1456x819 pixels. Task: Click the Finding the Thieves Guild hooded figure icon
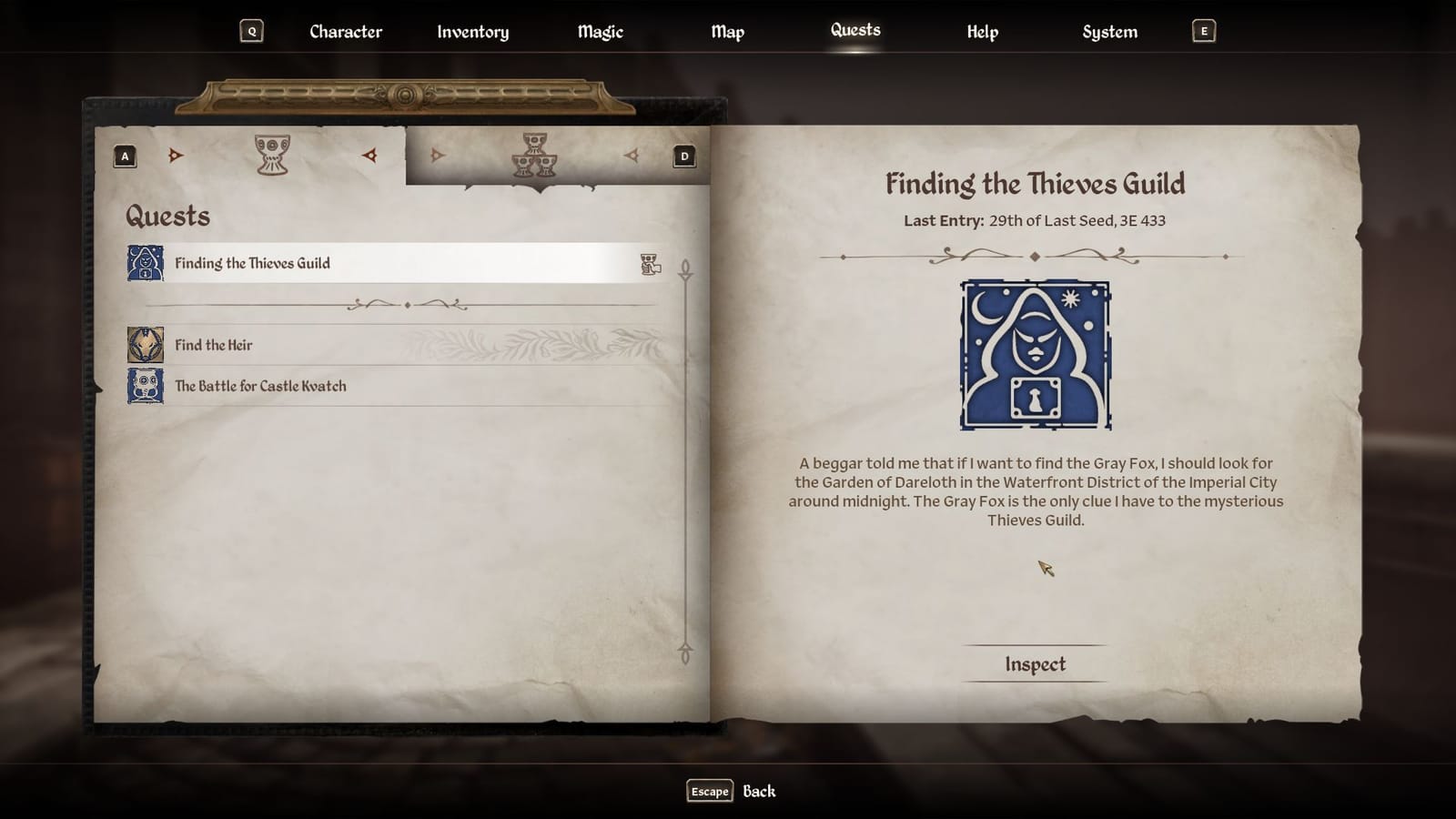click(x=145, y=263)
